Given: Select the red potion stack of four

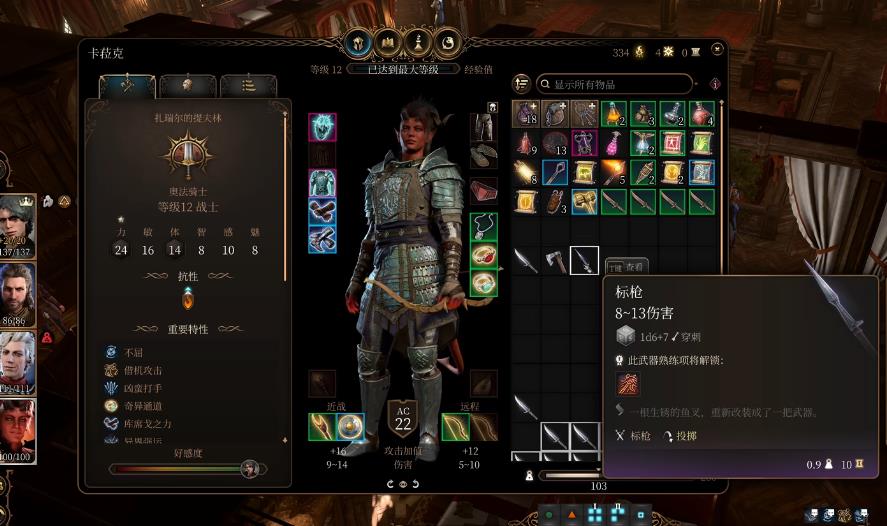Looking at the screenshot, I should [701, 114].
